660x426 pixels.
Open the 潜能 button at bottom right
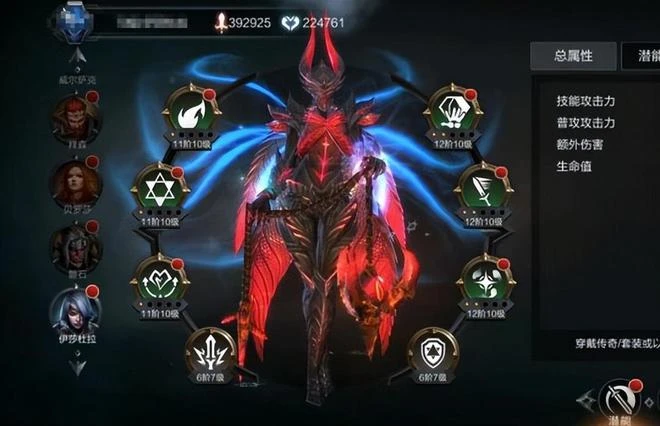click(622, 401)
